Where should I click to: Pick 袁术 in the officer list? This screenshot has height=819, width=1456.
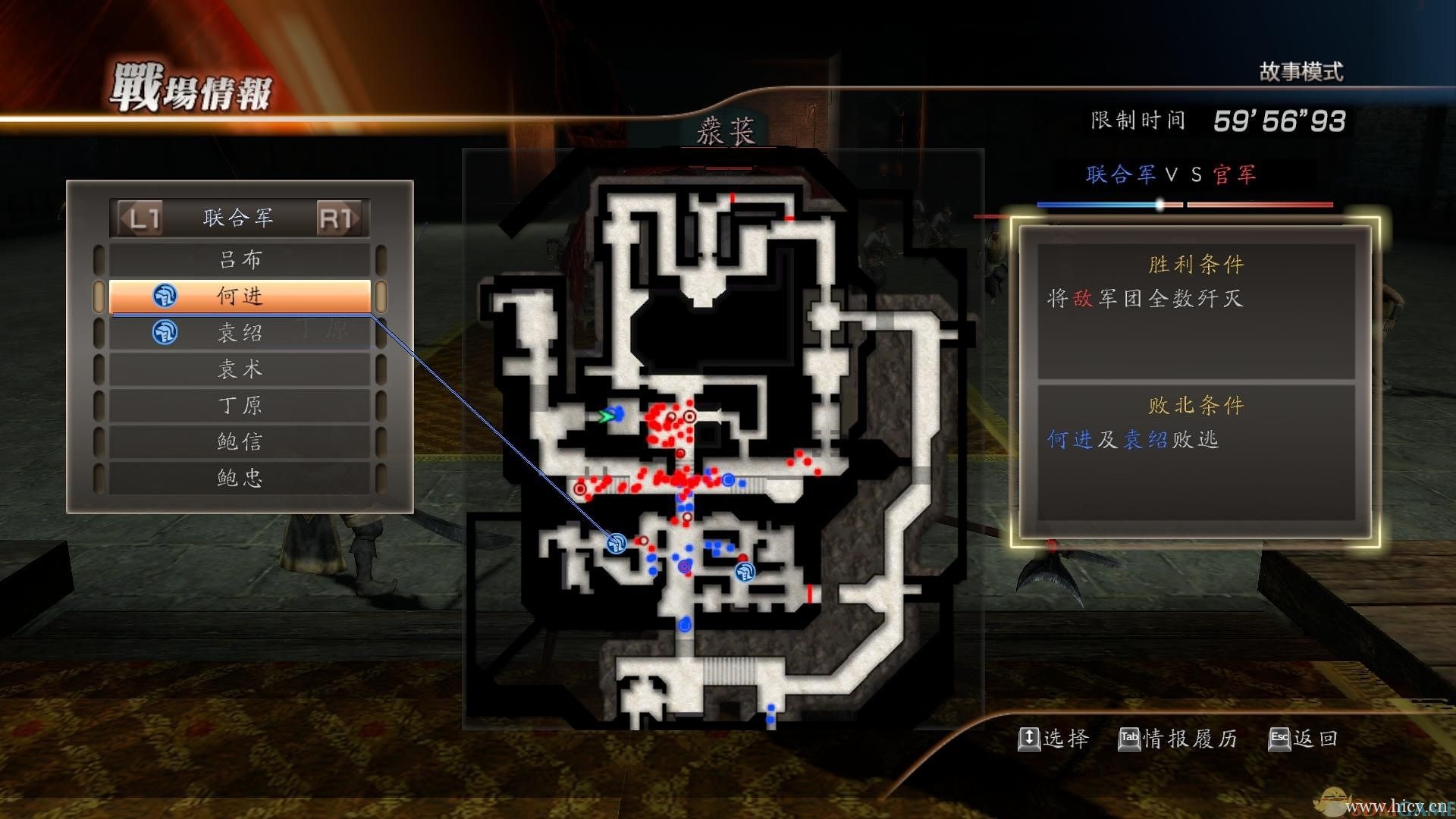coord(240,369)
